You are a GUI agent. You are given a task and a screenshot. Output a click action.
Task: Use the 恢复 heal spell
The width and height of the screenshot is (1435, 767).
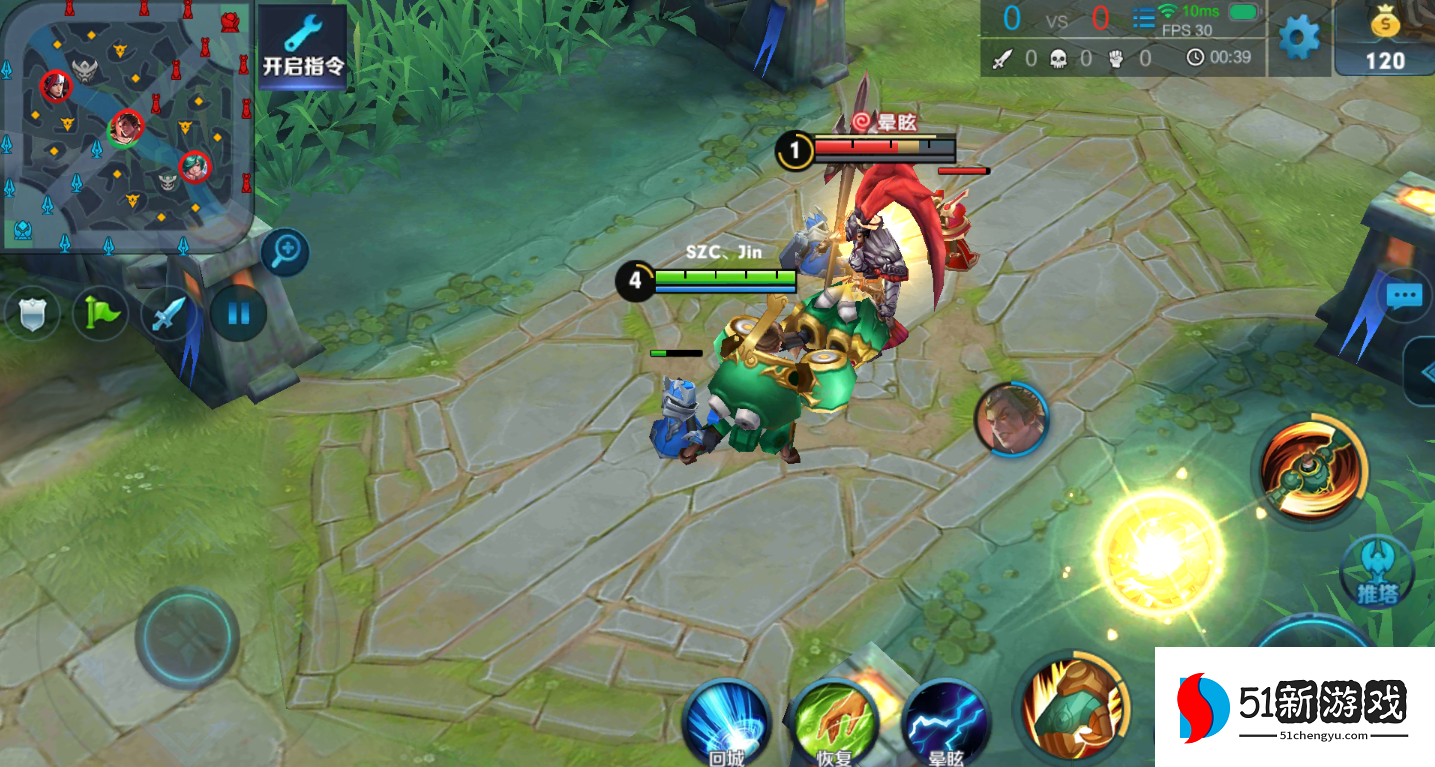pos(835,722)
